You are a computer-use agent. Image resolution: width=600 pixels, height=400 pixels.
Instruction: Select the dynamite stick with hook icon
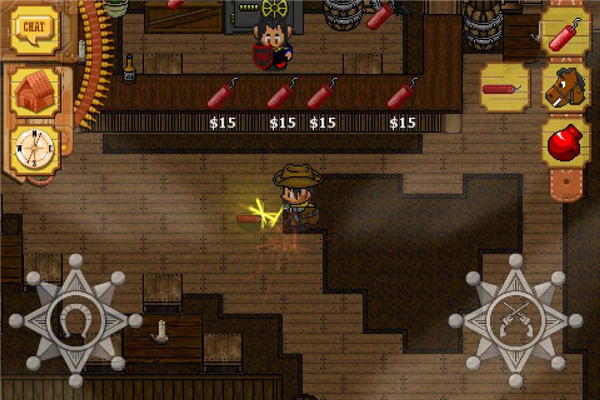click(564, 34)
